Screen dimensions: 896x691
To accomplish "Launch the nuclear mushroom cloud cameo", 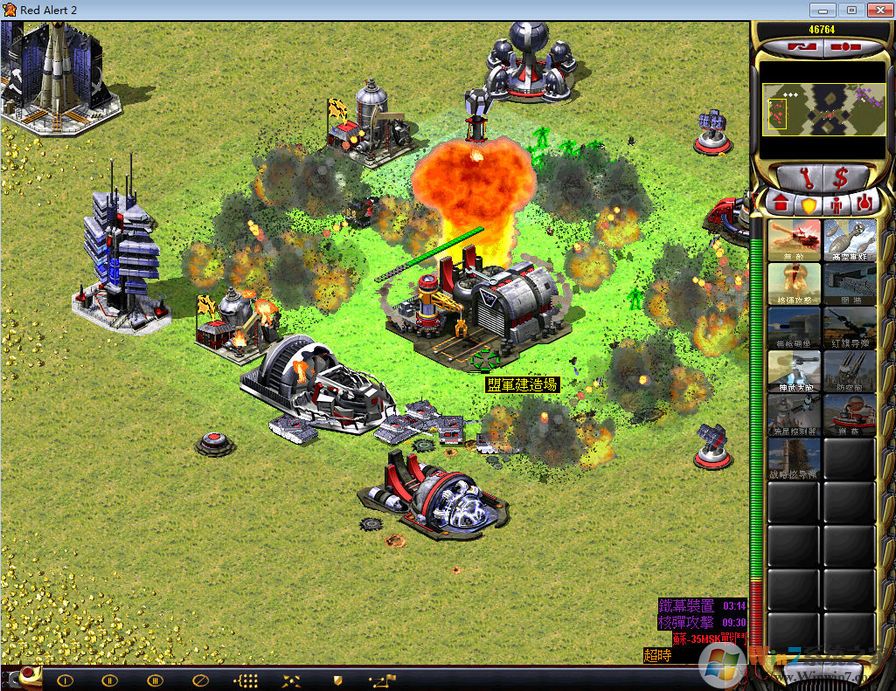I will point(794,284).
